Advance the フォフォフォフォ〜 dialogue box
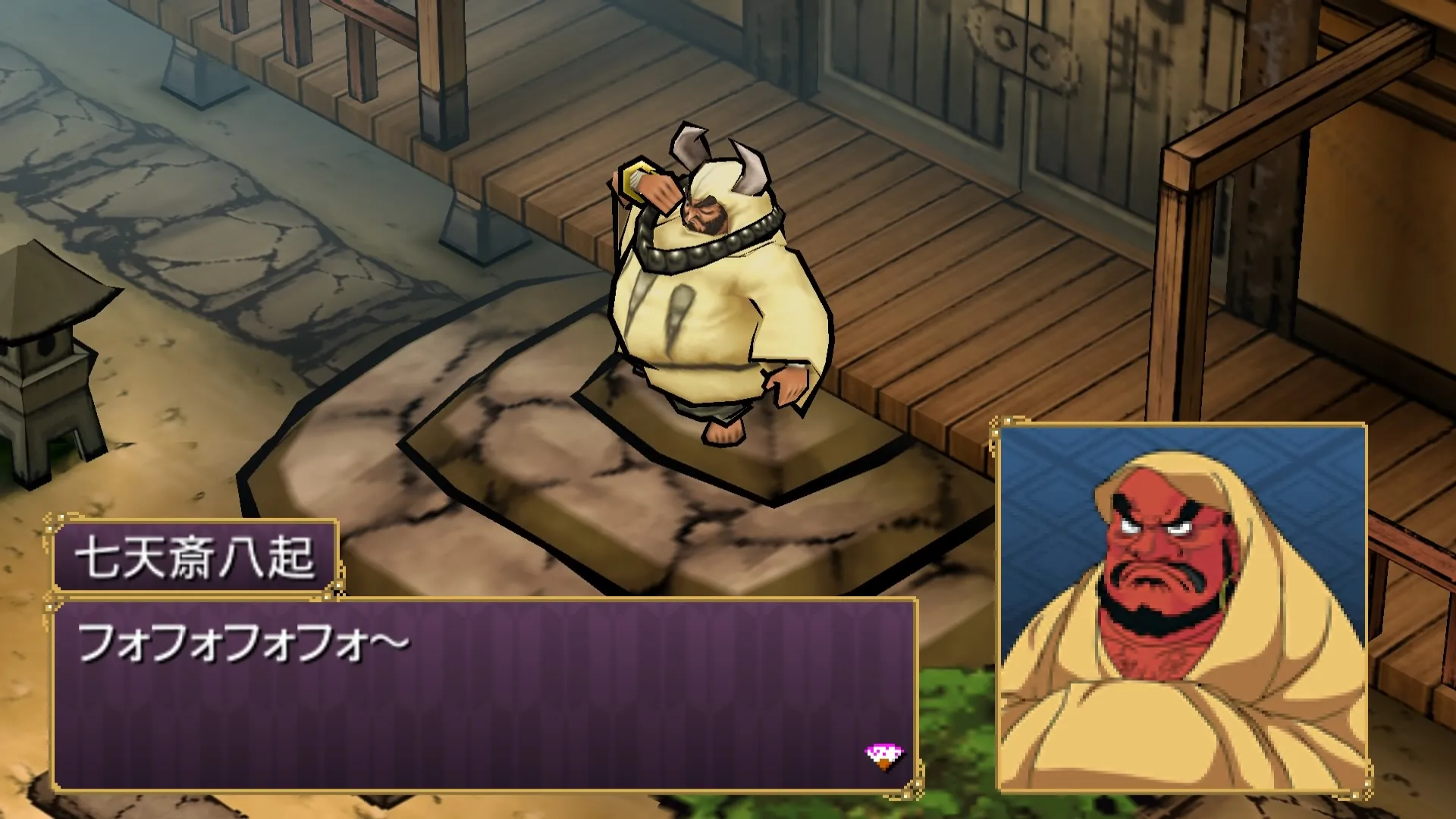Image resolution: width=1456 pixels, height=819 pixels. click(x=484, y=694)
